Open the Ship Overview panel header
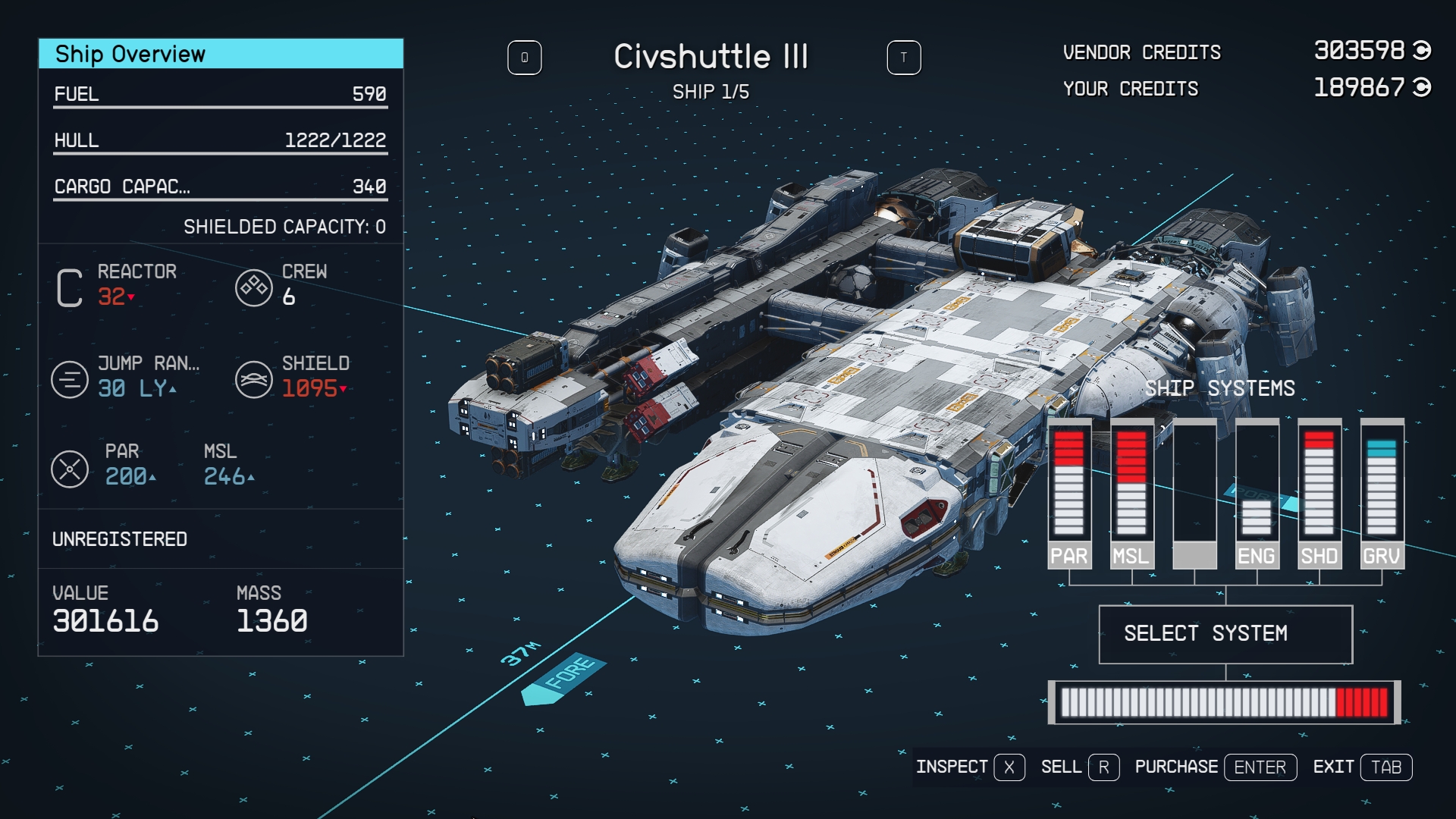 pyautogui.click(x=221, y=54)
